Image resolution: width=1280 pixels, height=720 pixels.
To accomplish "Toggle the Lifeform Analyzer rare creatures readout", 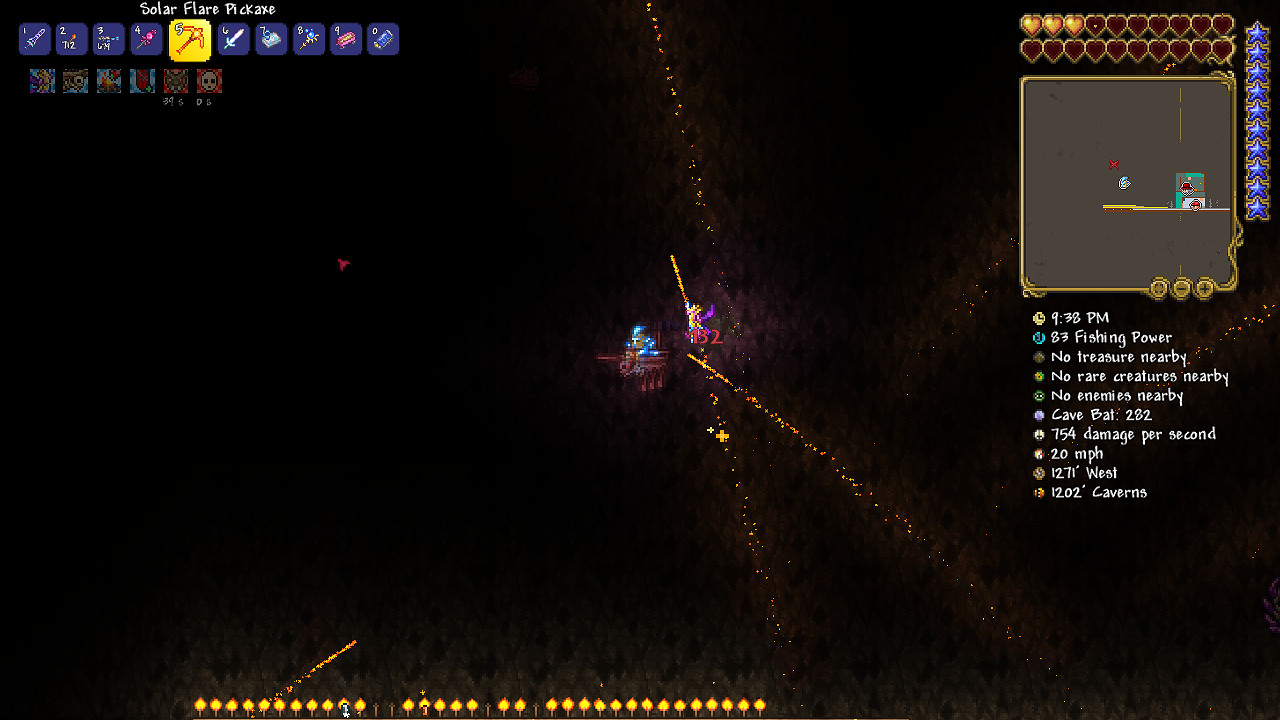I will [1038, 376].
